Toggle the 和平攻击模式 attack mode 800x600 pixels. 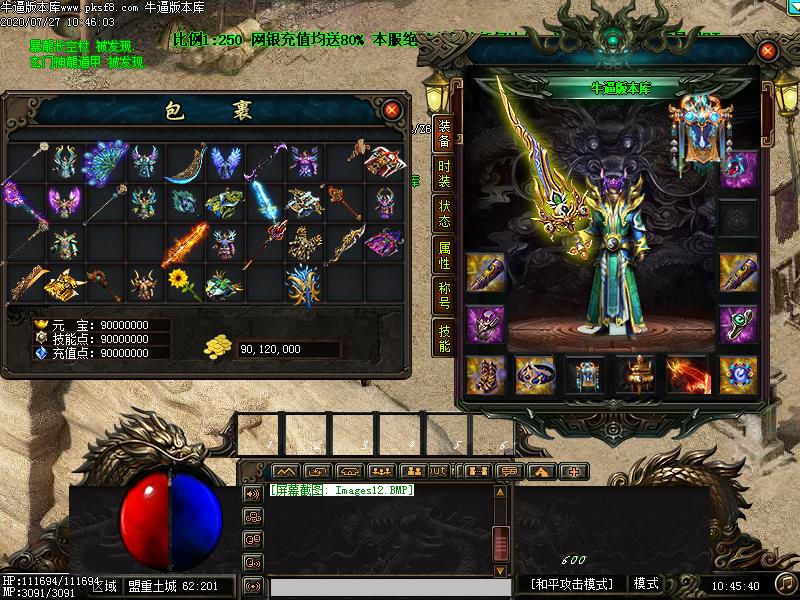[572, 584]
